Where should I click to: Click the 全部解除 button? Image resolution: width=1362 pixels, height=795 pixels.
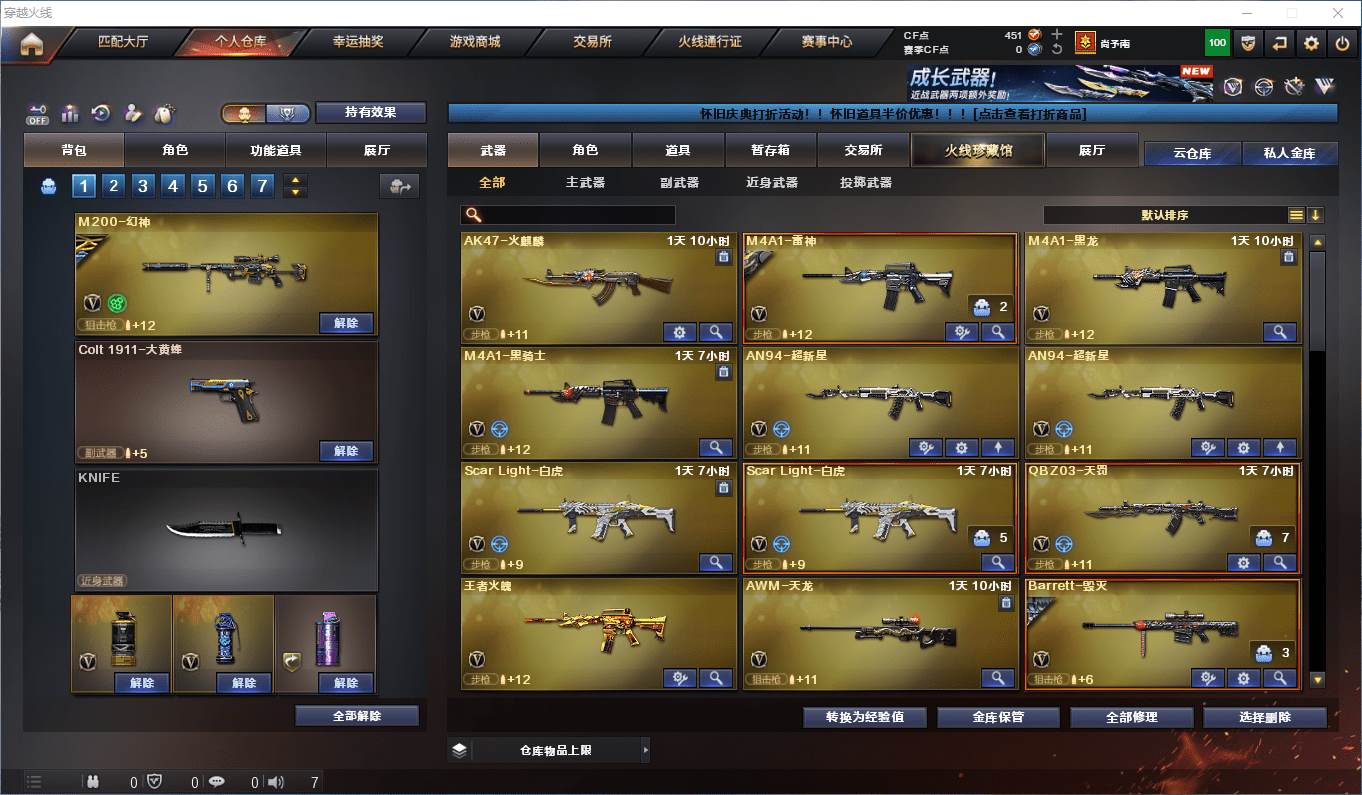[x=357, y=716]
